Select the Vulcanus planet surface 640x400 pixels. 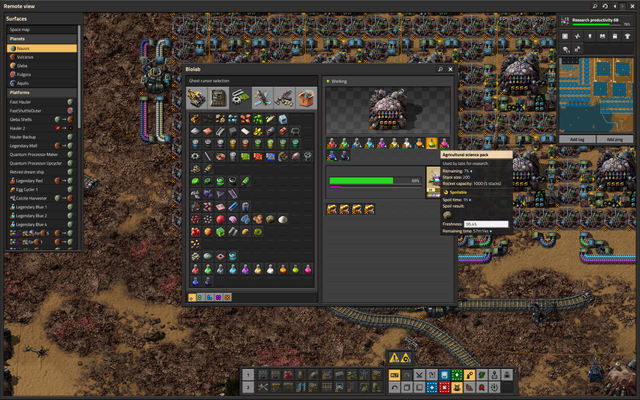(x=40, y=57)
